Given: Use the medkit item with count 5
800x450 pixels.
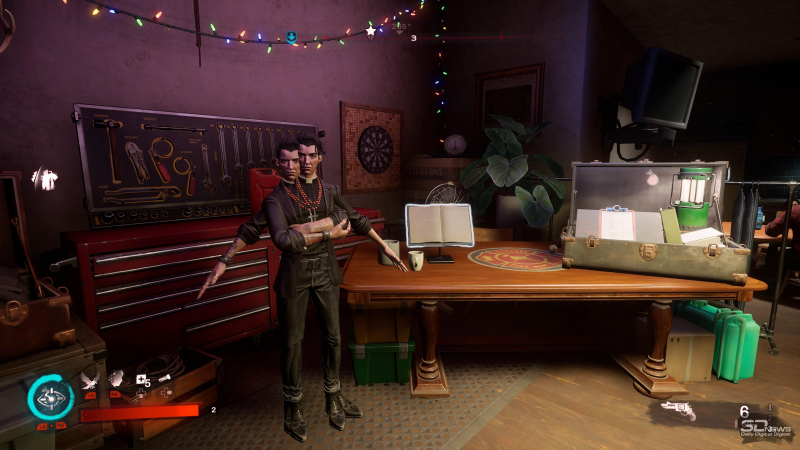Looking at the screenshot, I should 142,379.
